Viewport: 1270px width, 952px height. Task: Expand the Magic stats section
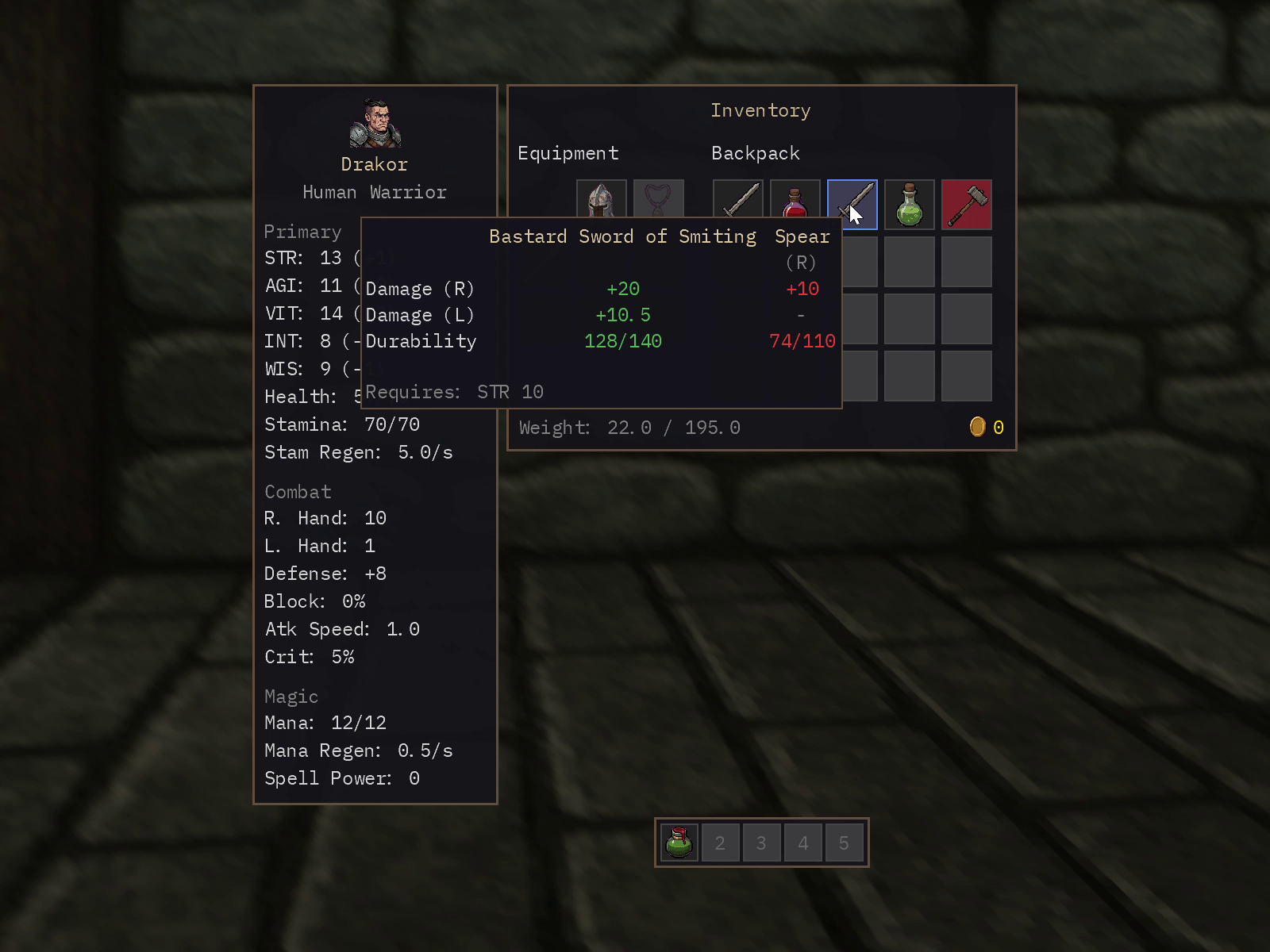pos(291,697)
